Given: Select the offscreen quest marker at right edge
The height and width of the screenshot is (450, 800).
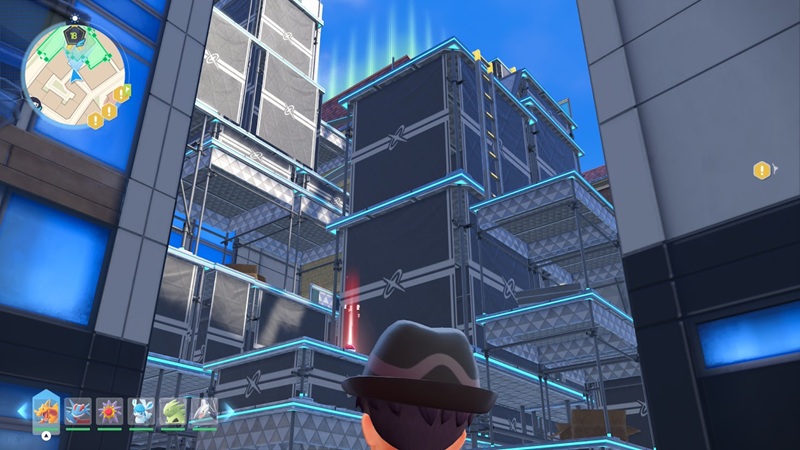Looking at the screenshot, I should pyautogui.click(x=763, y=170).
